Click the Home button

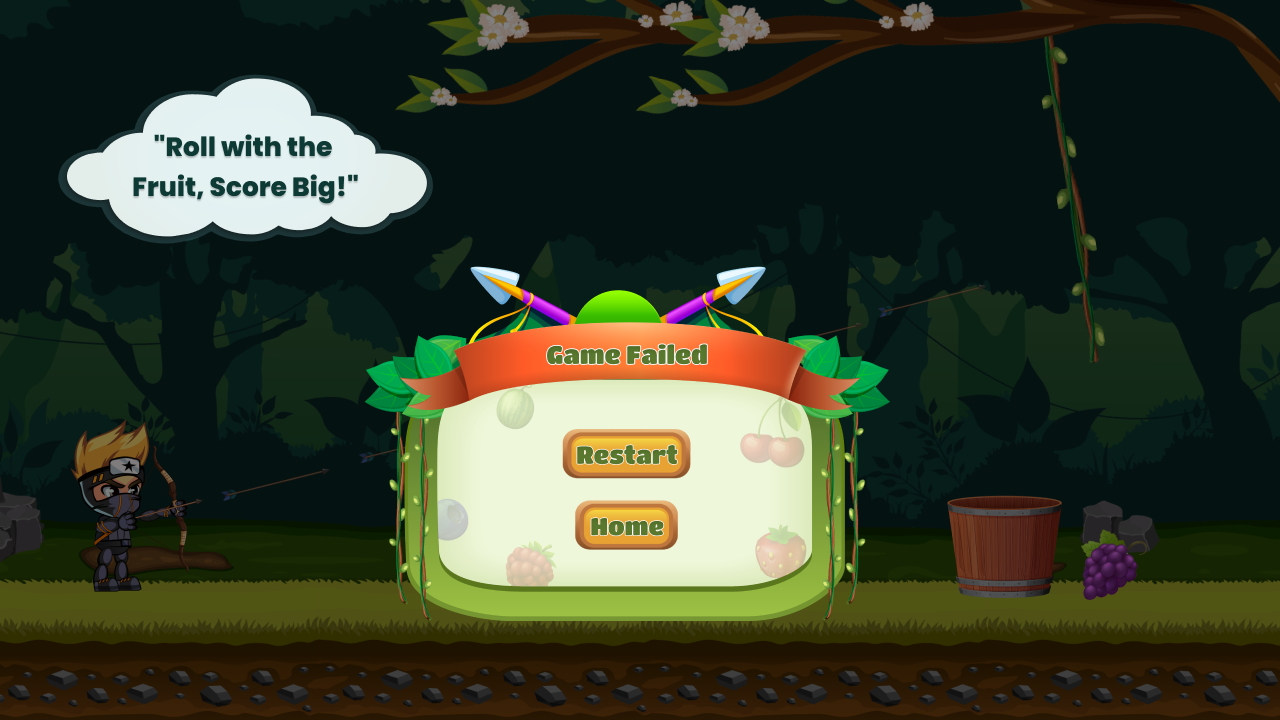(625, 526)
